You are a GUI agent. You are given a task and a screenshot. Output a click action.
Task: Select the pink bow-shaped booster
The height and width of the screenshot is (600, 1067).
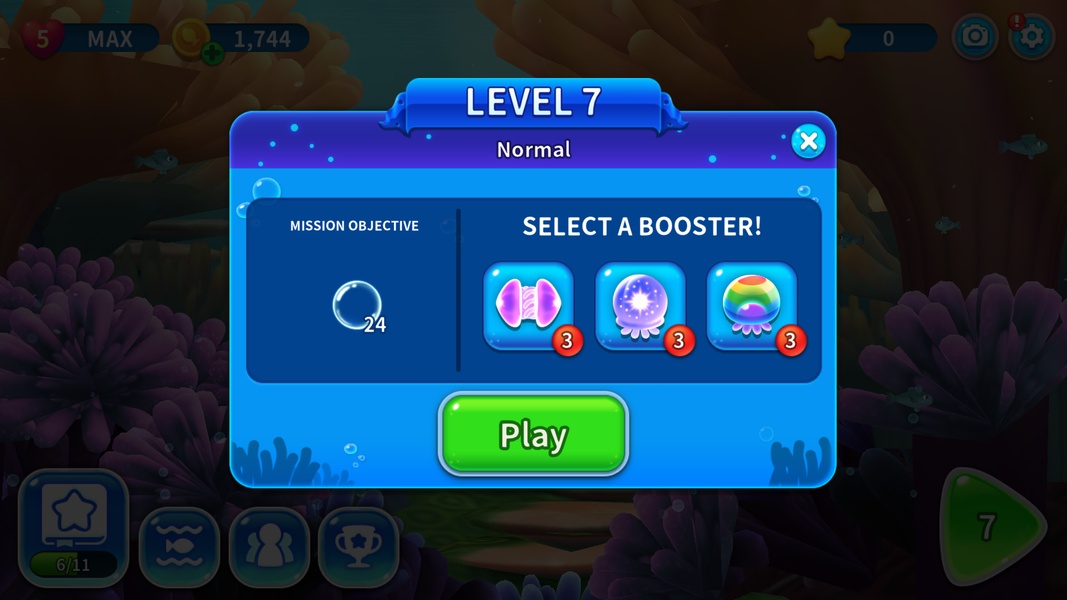529,306
